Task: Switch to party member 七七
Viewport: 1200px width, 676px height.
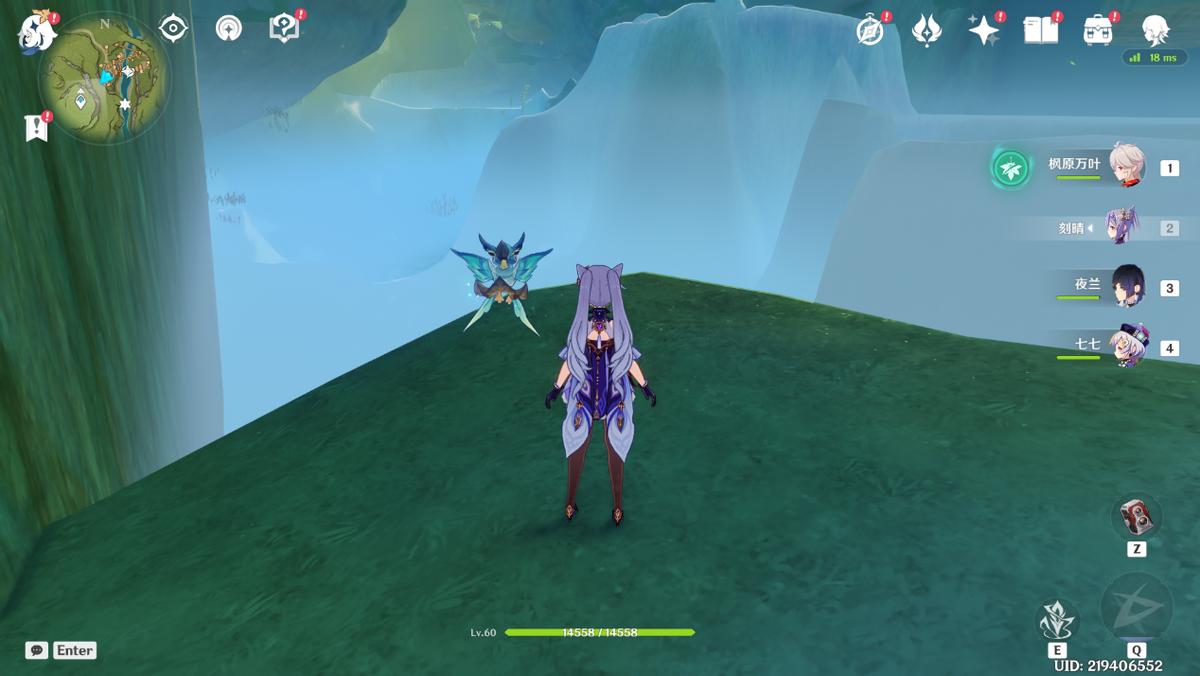Action: pyautogui.click(x=1128, y=346)
